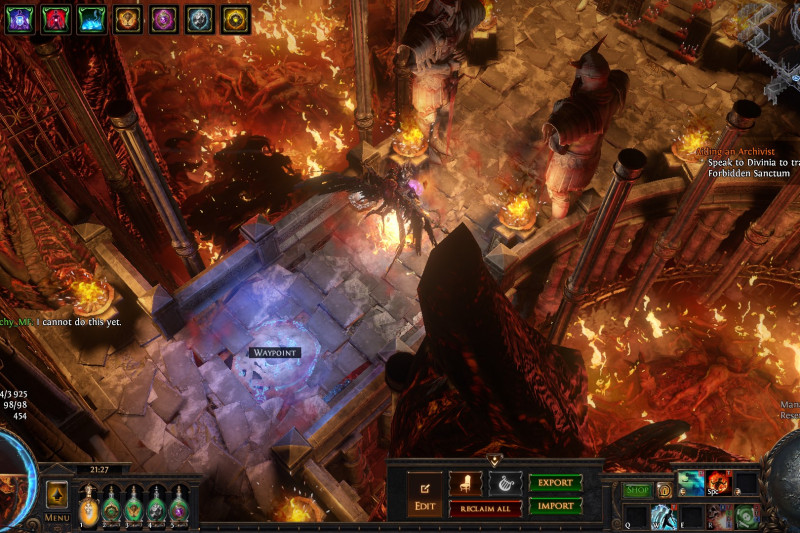This screenshot has height=533, width=800.
Task: Use the green flask in slot 2
Action: 111,505
